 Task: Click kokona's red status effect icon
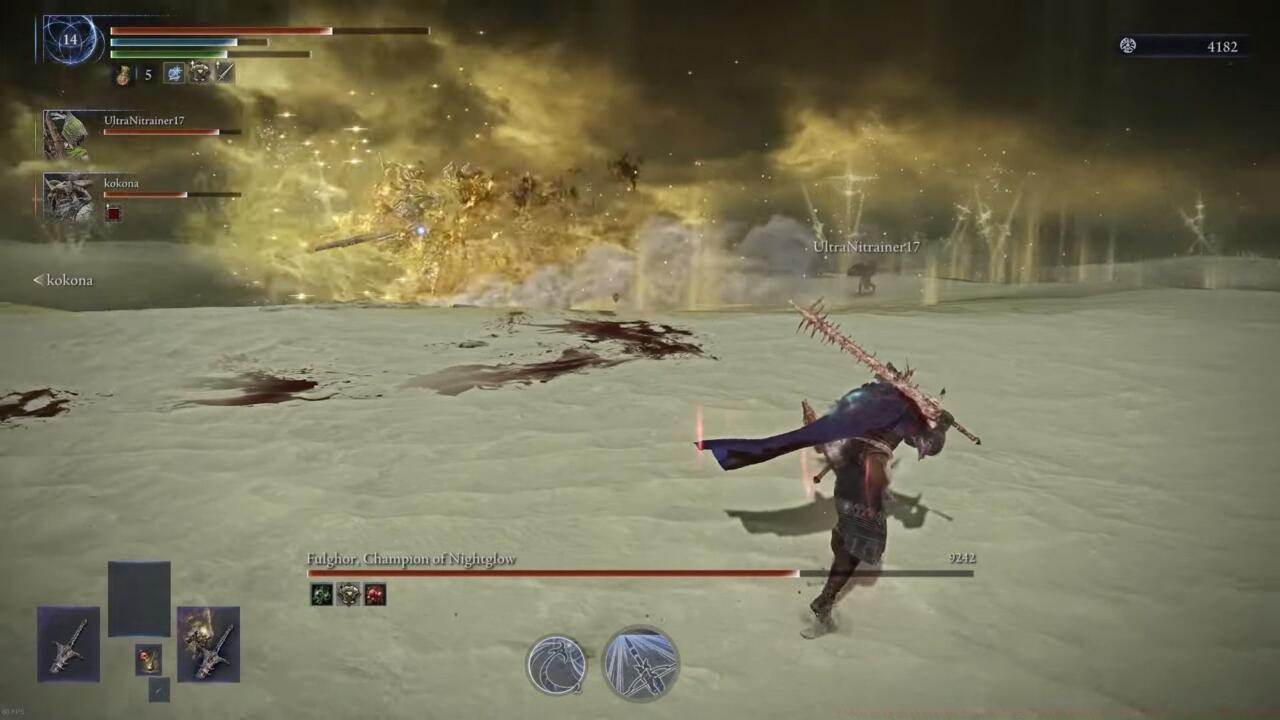[114, 213]
